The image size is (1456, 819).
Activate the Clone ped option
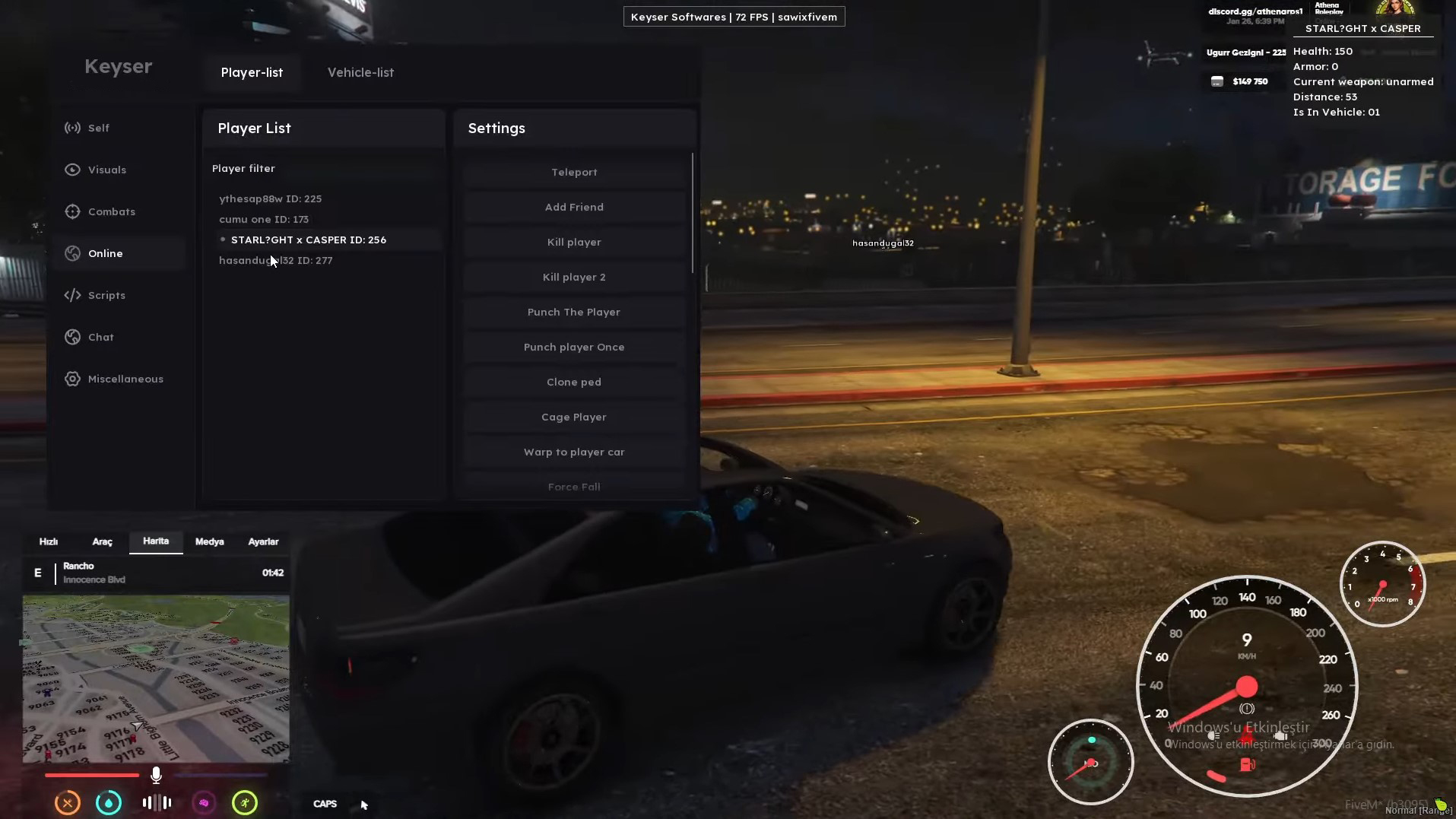click(574, 382)
